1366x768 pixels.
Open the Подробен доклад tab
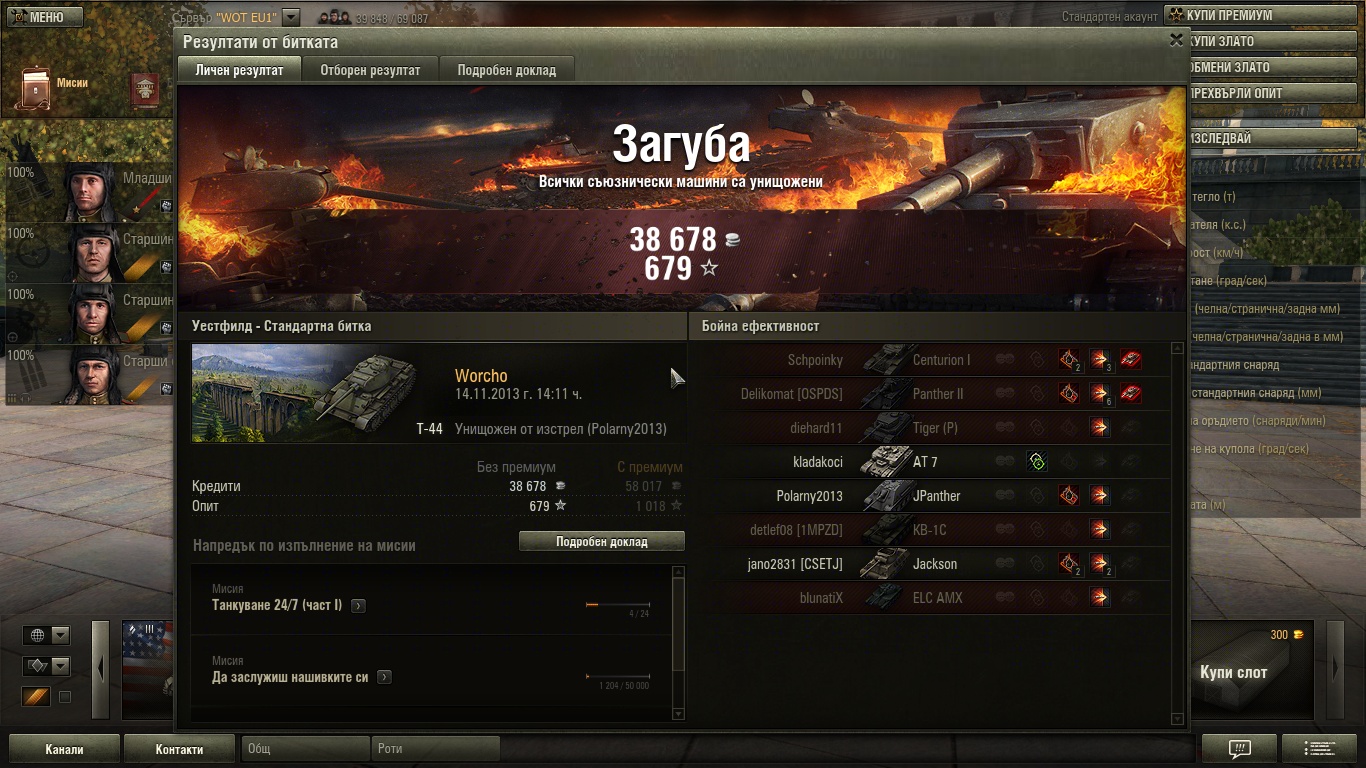click(x=507, y=70)
